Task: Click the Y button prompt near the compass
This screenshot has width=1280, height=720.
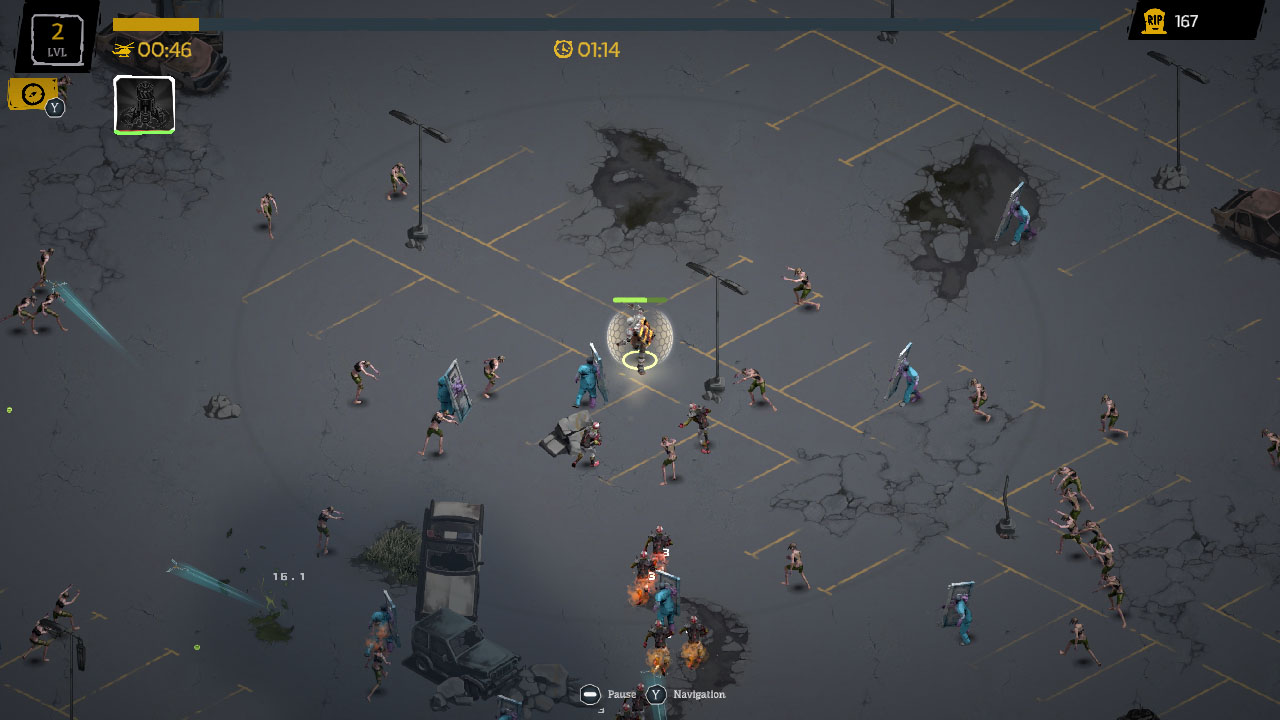Action: click(54, 107)
